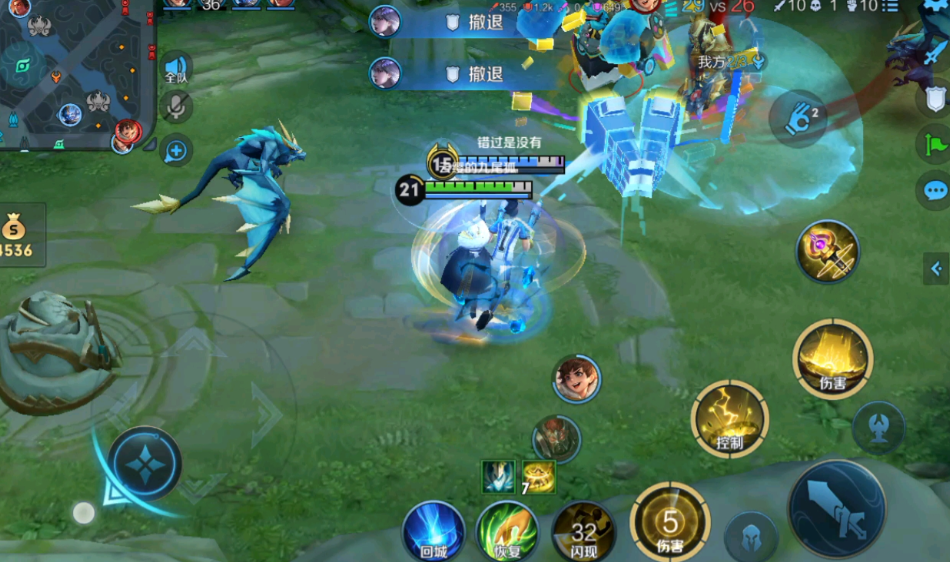This screenshot has width=950, height=562.
Task: Send the green flag signal
Action: pos(934,145)
